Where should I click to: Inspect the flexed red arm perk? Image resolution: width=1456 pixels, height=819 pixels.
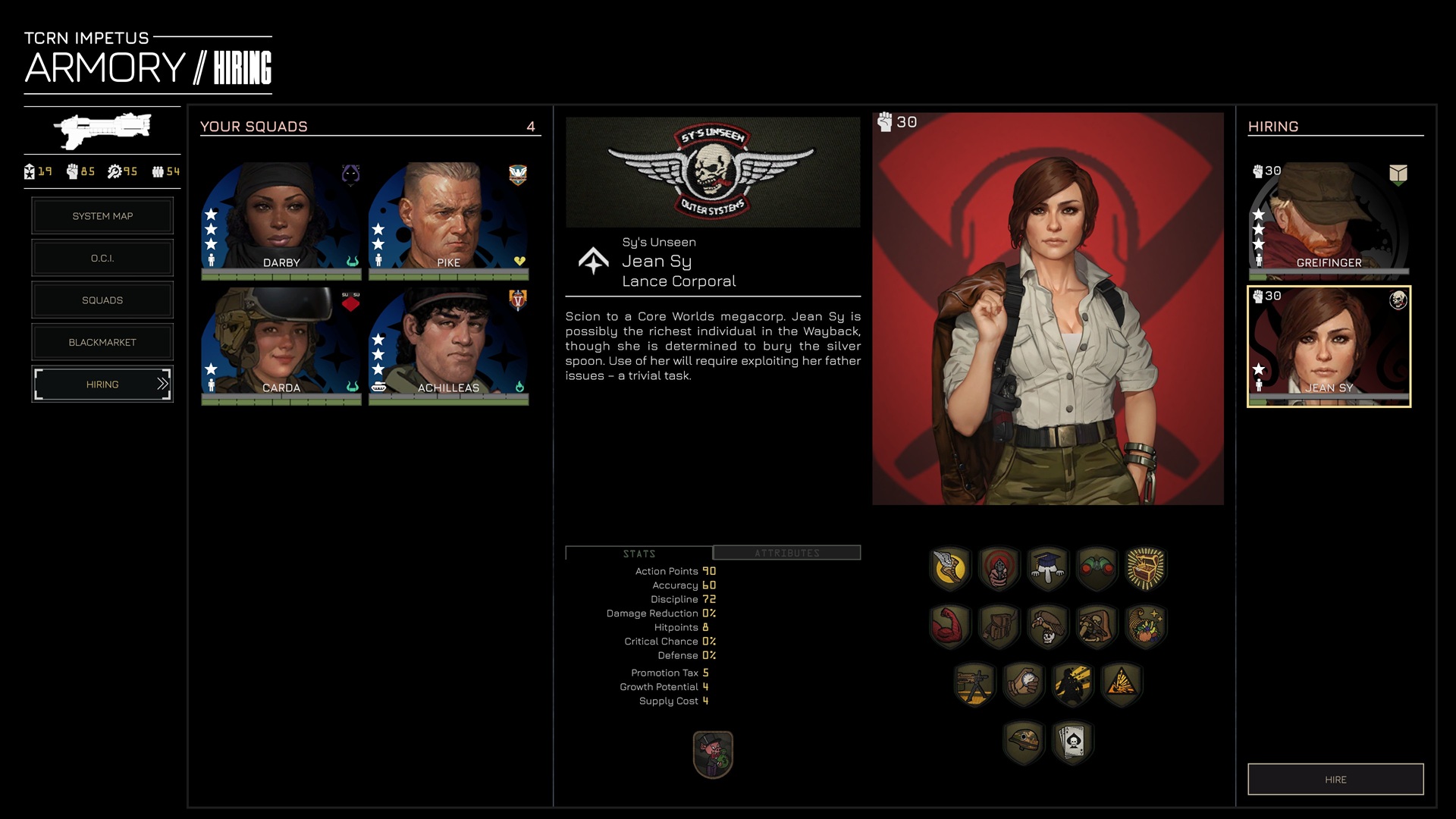click(x=949, y=626)
